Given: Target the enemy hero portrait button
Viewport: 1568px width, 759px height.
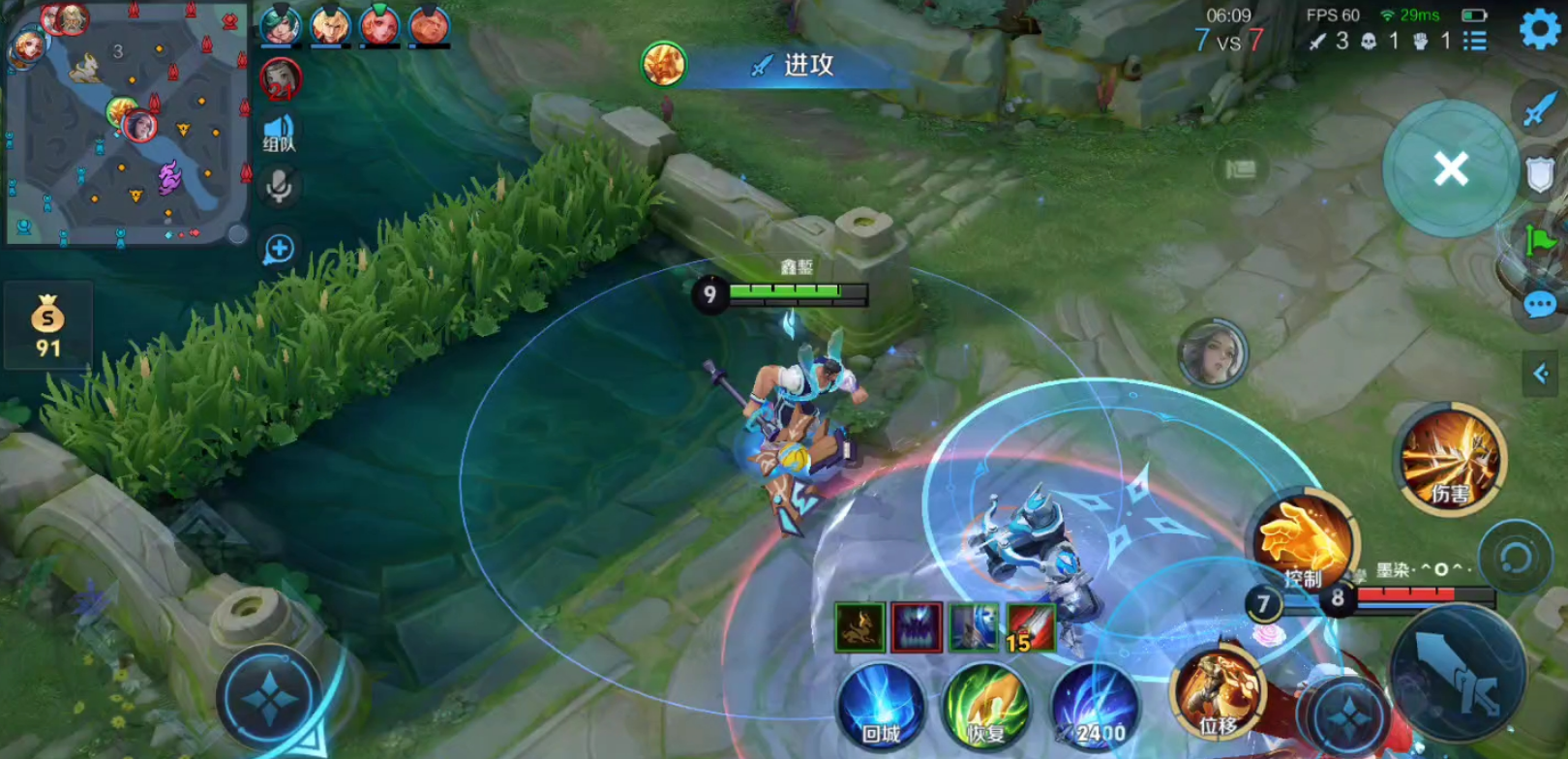Looking at the screenshot, I should pyautogui.click(x=1212, y=352).
